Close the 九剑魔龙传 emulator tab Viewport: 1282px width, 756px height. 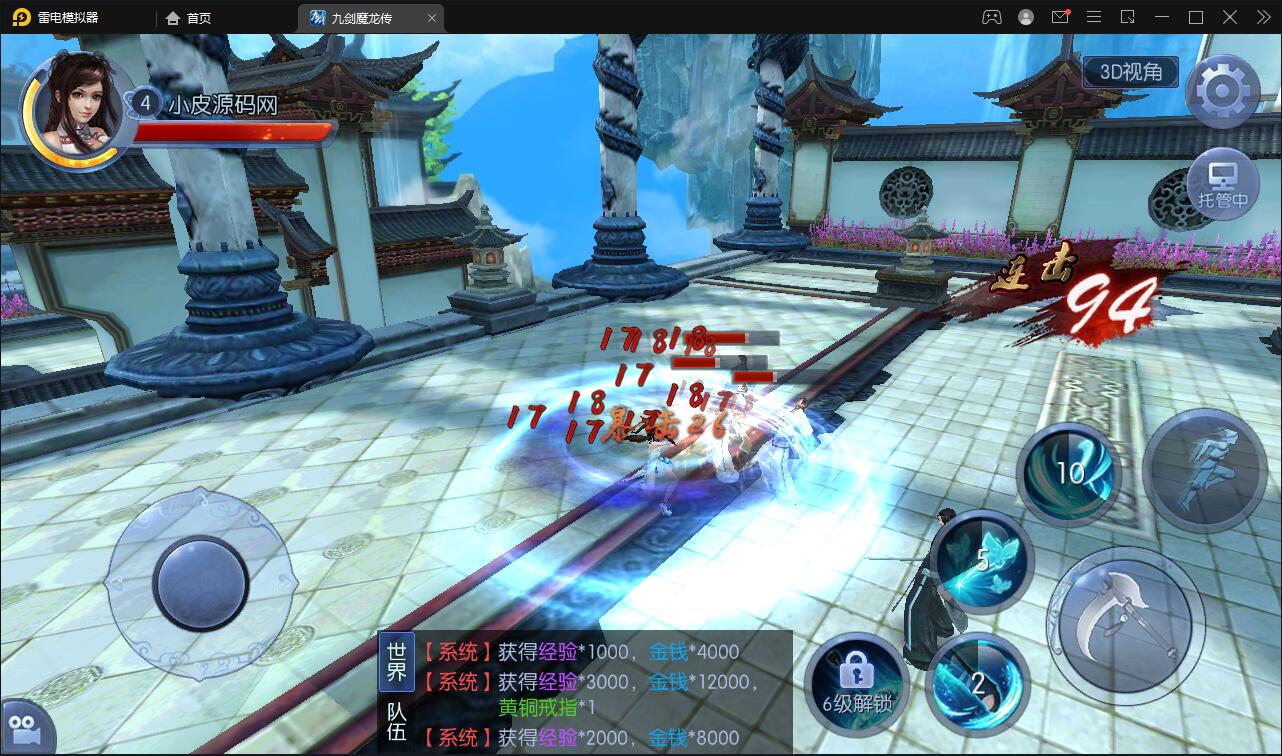click(x=432, y=17)
